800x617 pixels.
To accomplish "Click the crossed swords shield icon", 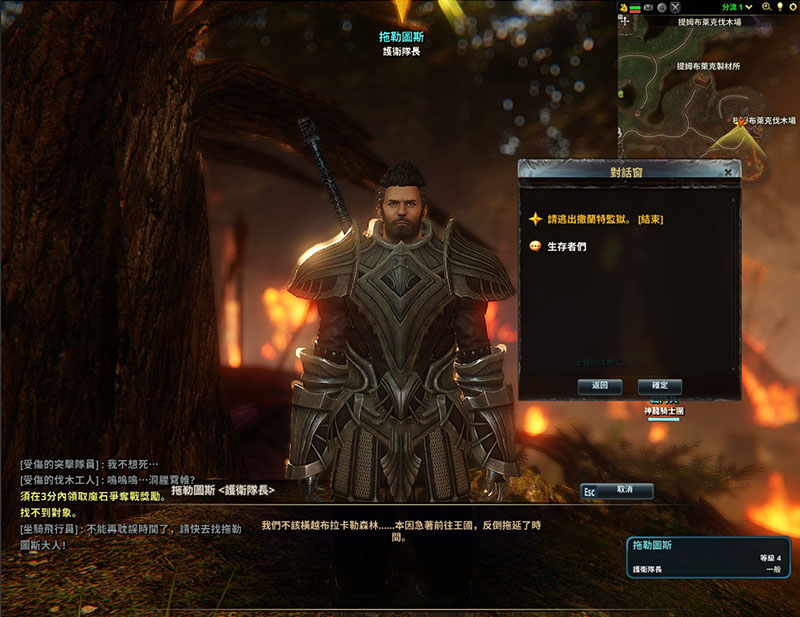I will tap(675, 7).
